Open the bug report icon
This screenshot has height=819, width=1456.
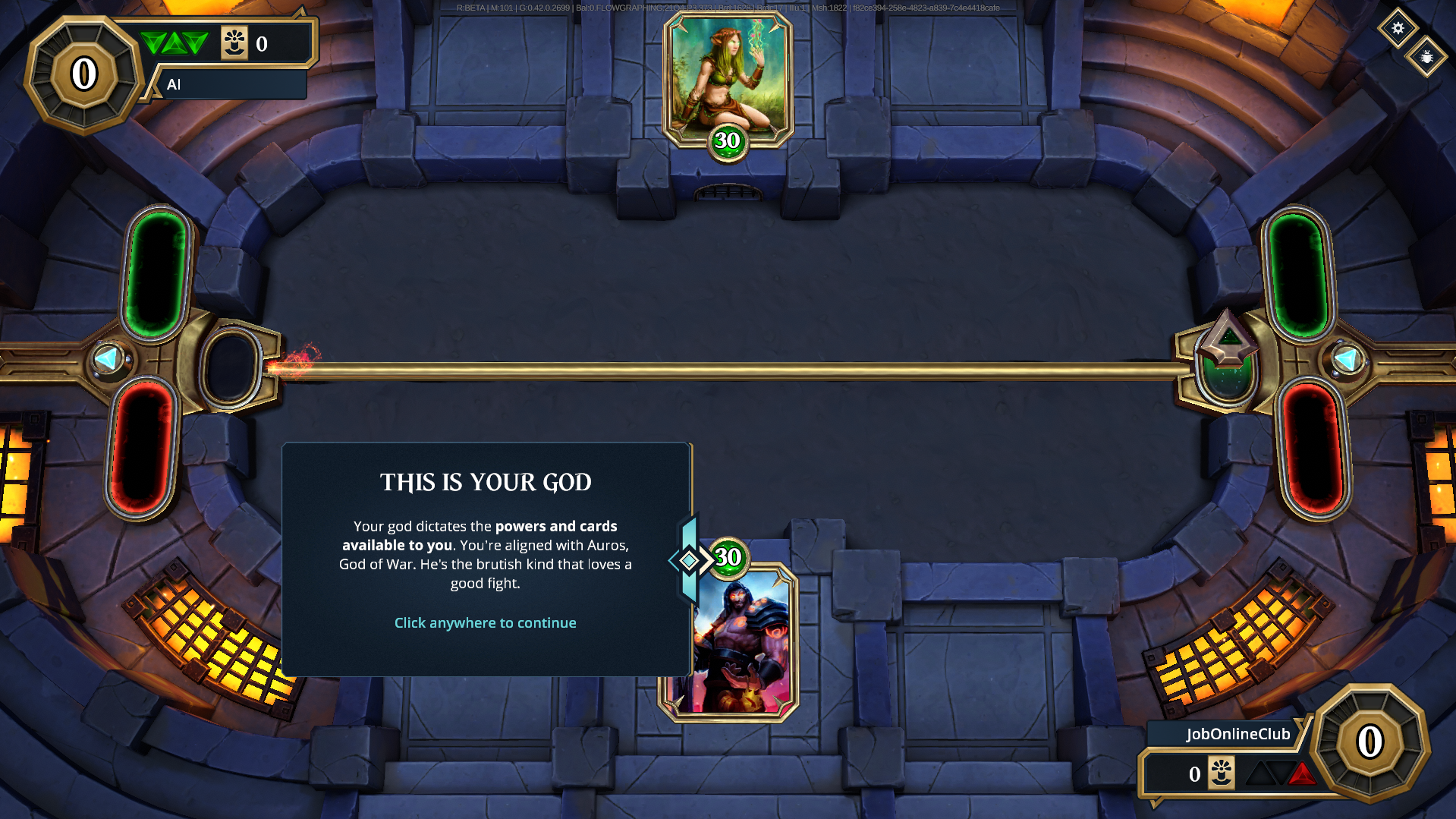(1426, 57)
